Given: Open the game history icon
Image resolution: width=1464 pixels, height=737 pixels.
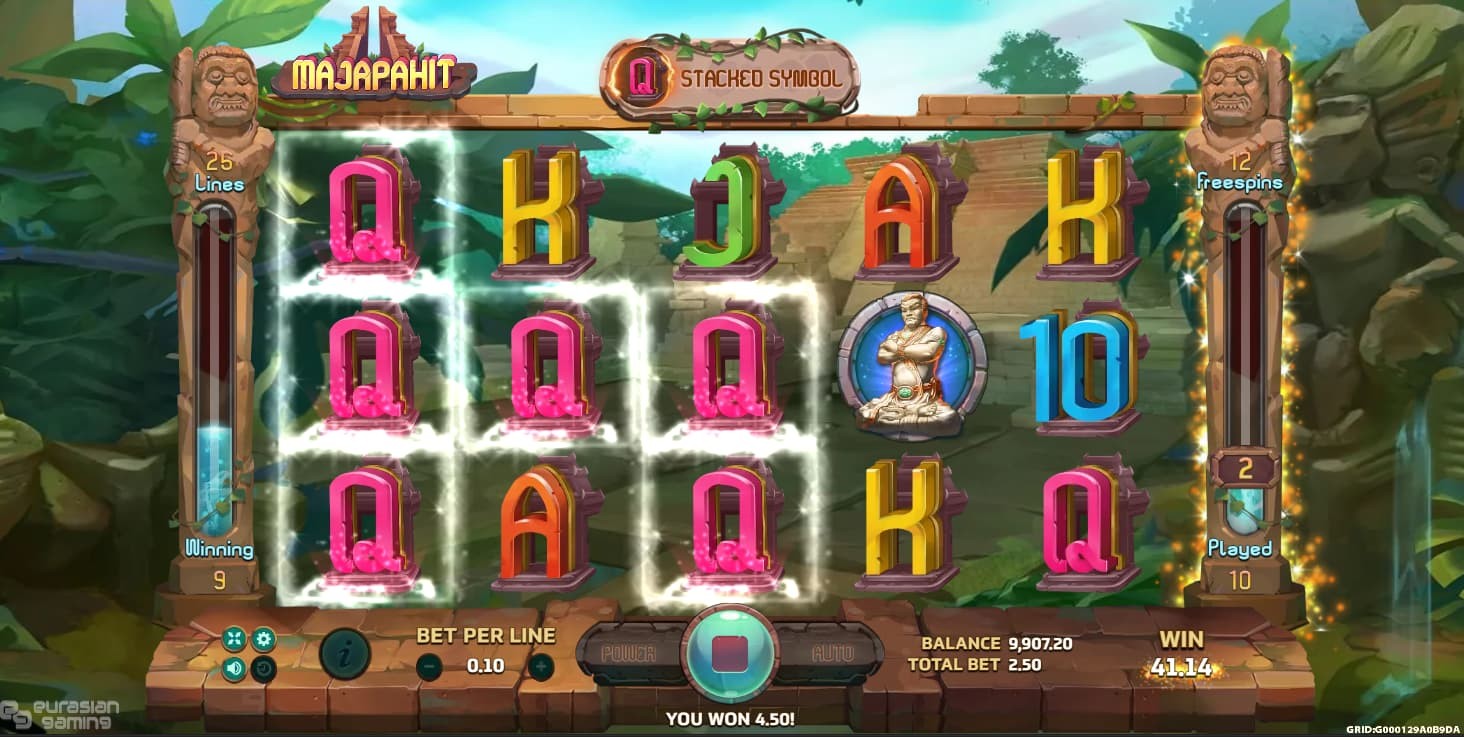Looking at the screenshot, I should (x=263, y=668).
